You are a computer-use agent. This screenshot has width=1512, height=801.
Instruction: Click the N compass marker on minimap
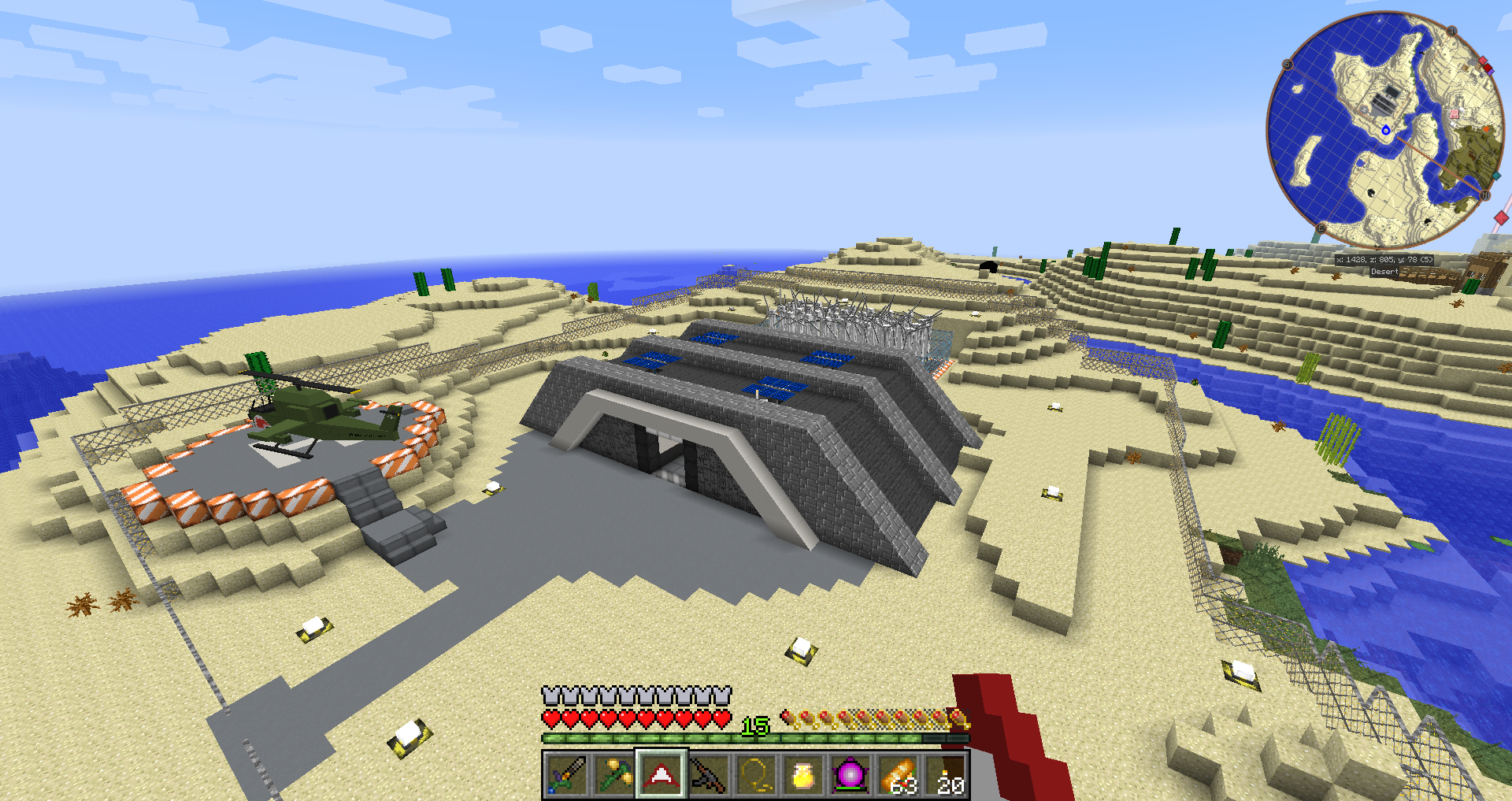1484,195
